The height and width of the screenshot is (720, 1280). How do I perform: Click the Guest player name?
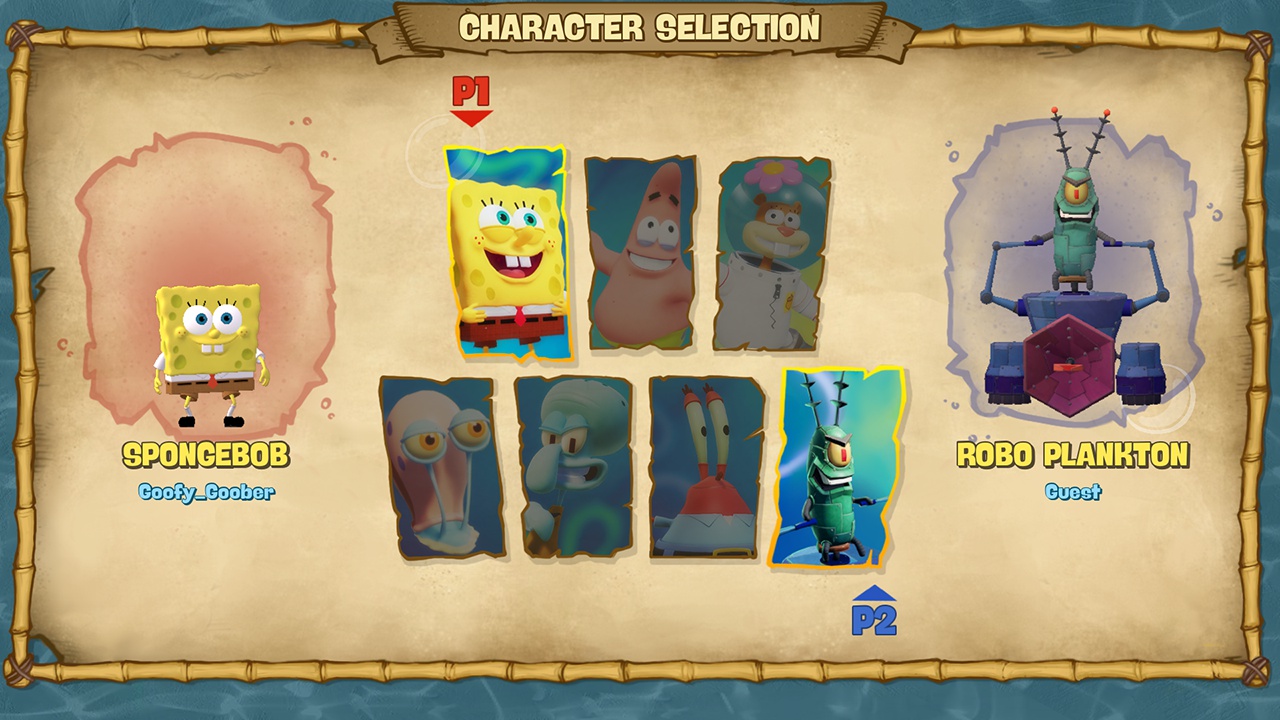pos(1074,491)
